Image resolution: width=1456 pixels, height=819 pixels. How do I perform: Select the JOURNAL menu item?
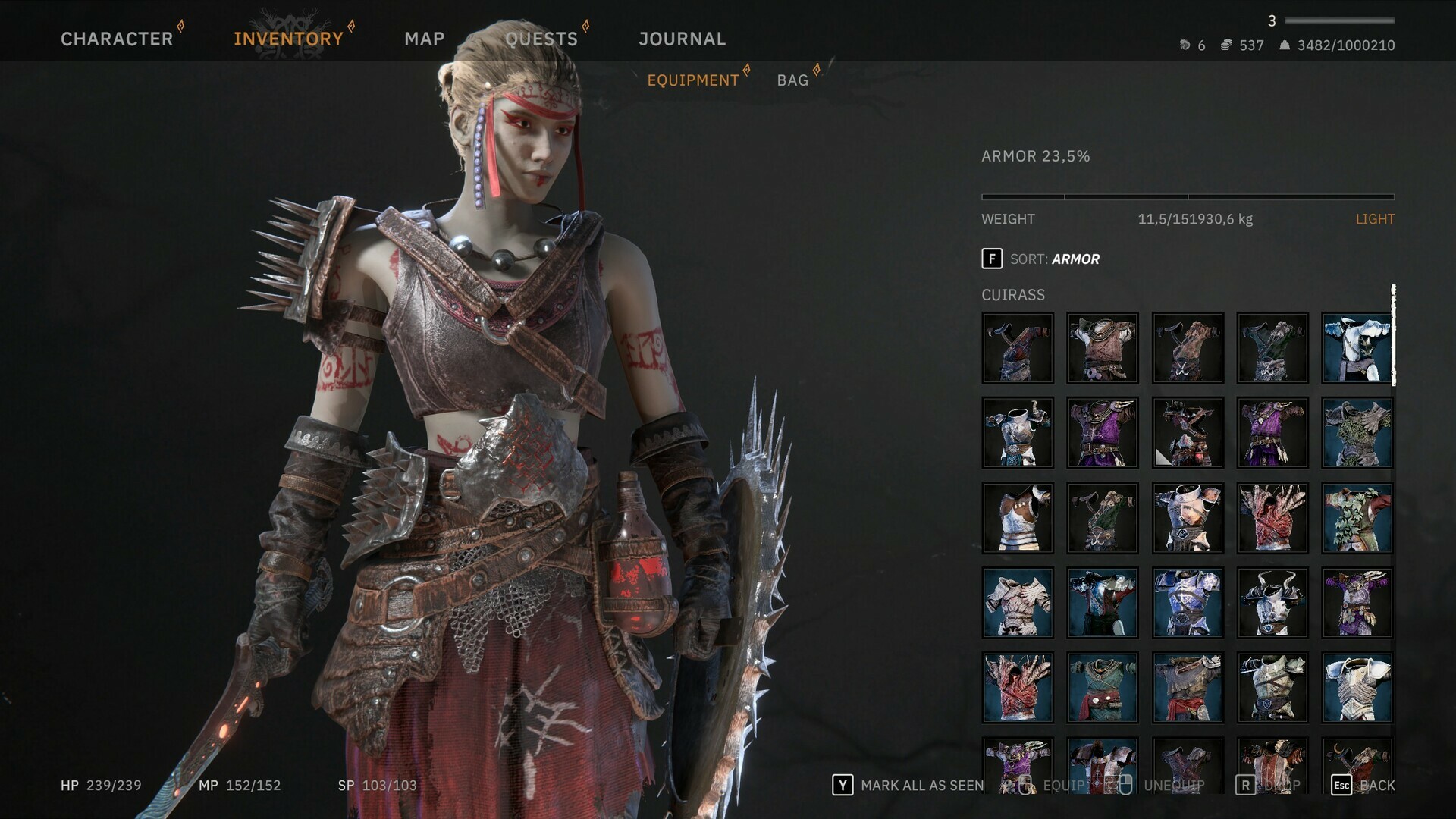682,39
